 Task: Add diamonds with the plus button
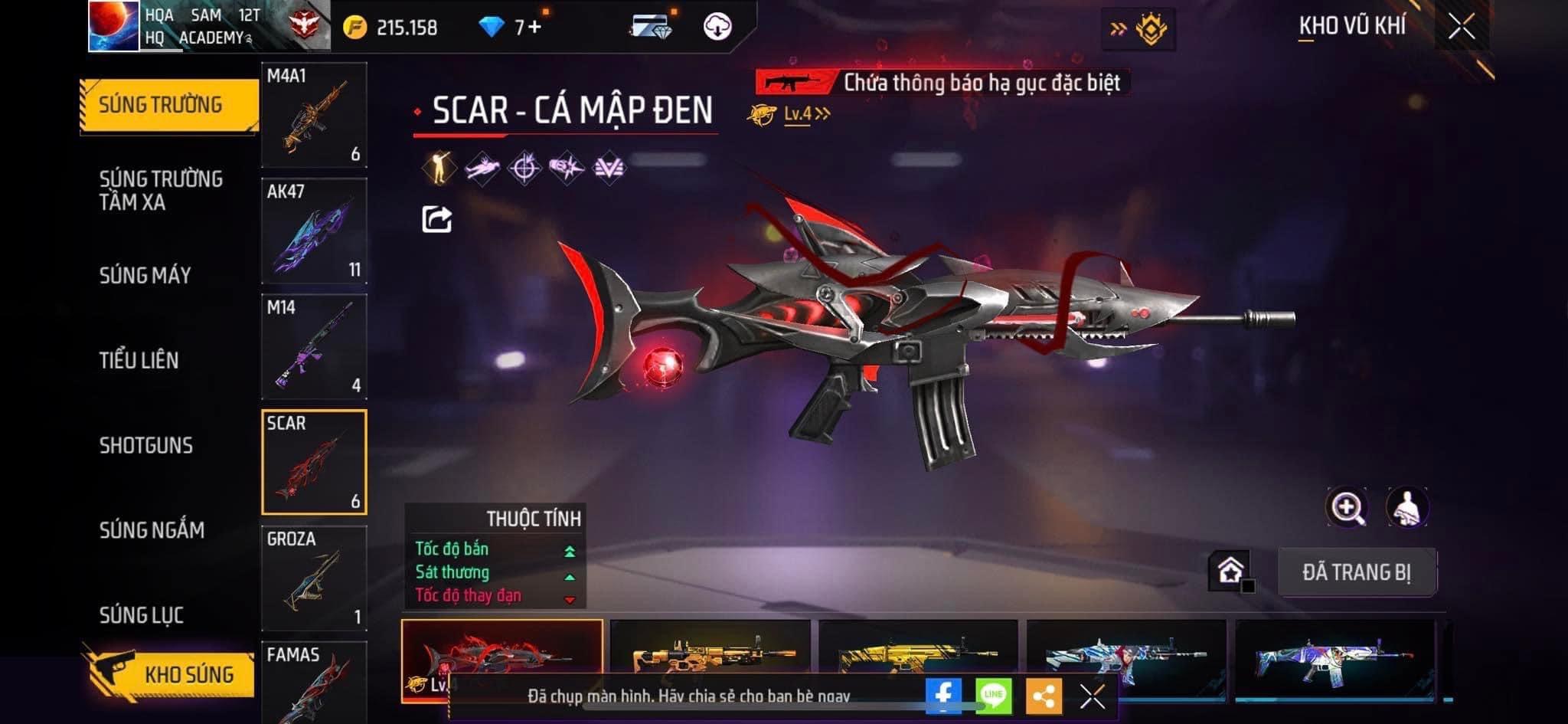[534, 28]
